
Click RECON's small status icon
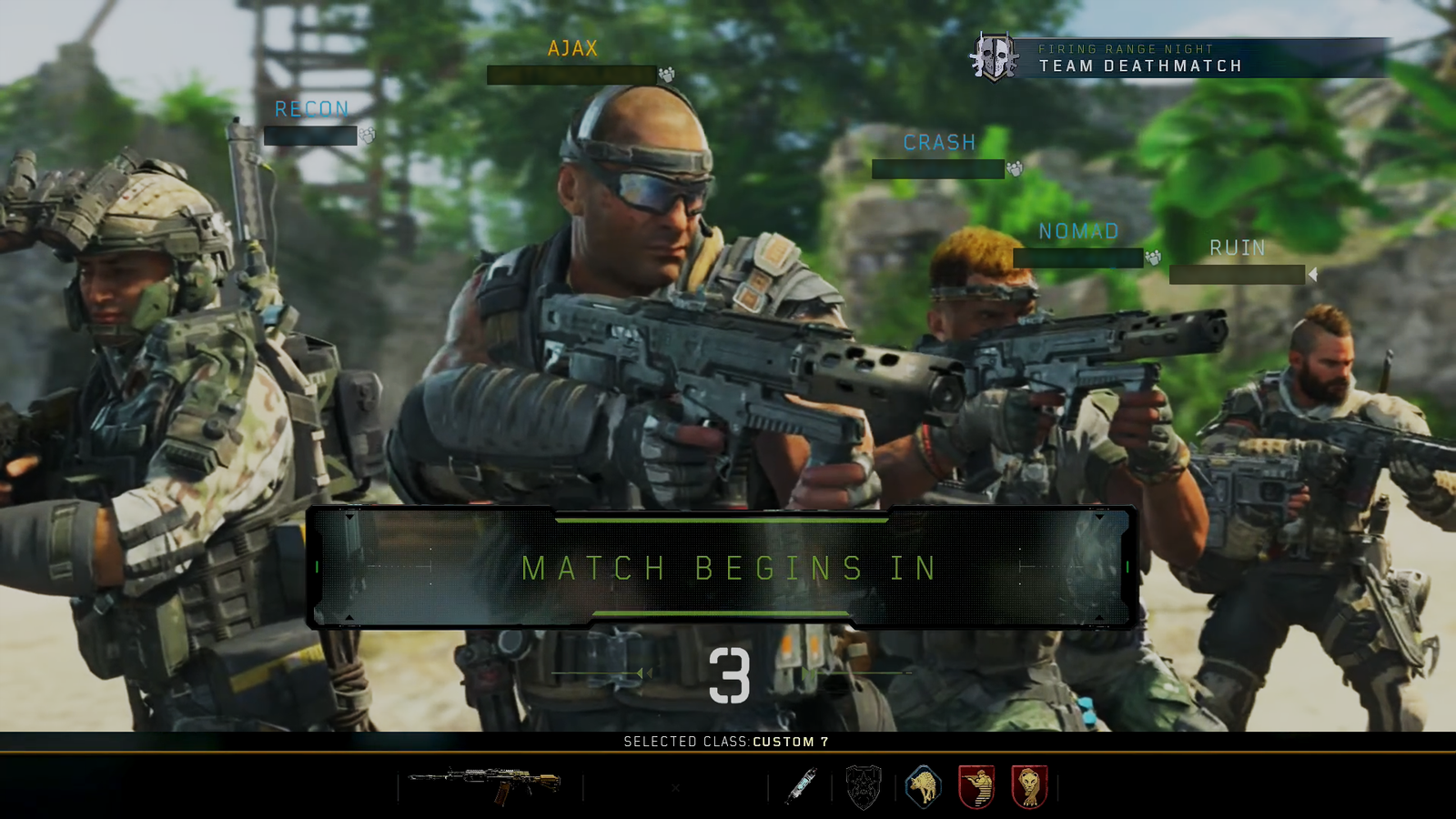(368, 136)
